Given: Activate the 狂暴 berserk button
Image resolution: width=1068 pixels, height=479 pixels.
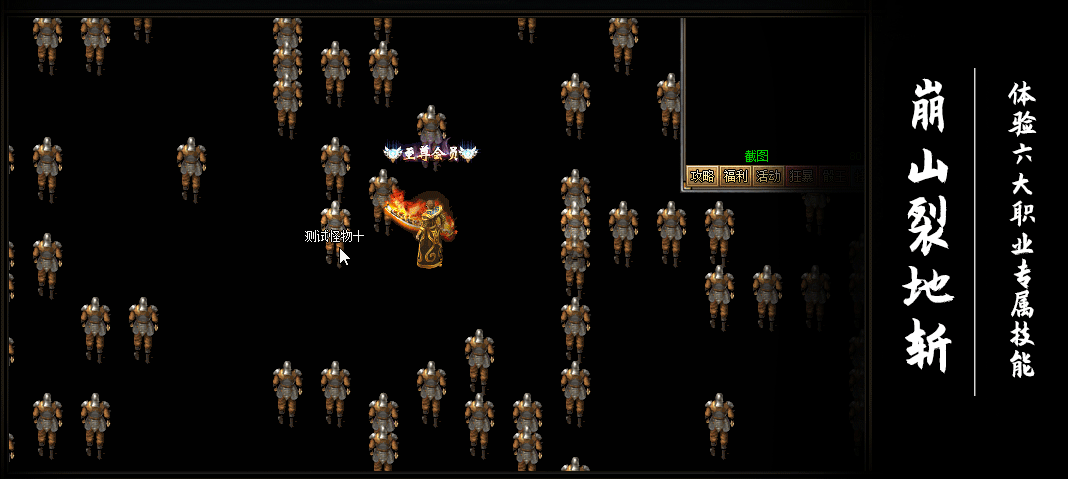Looking at the screenshot, I should coord(801,176).
